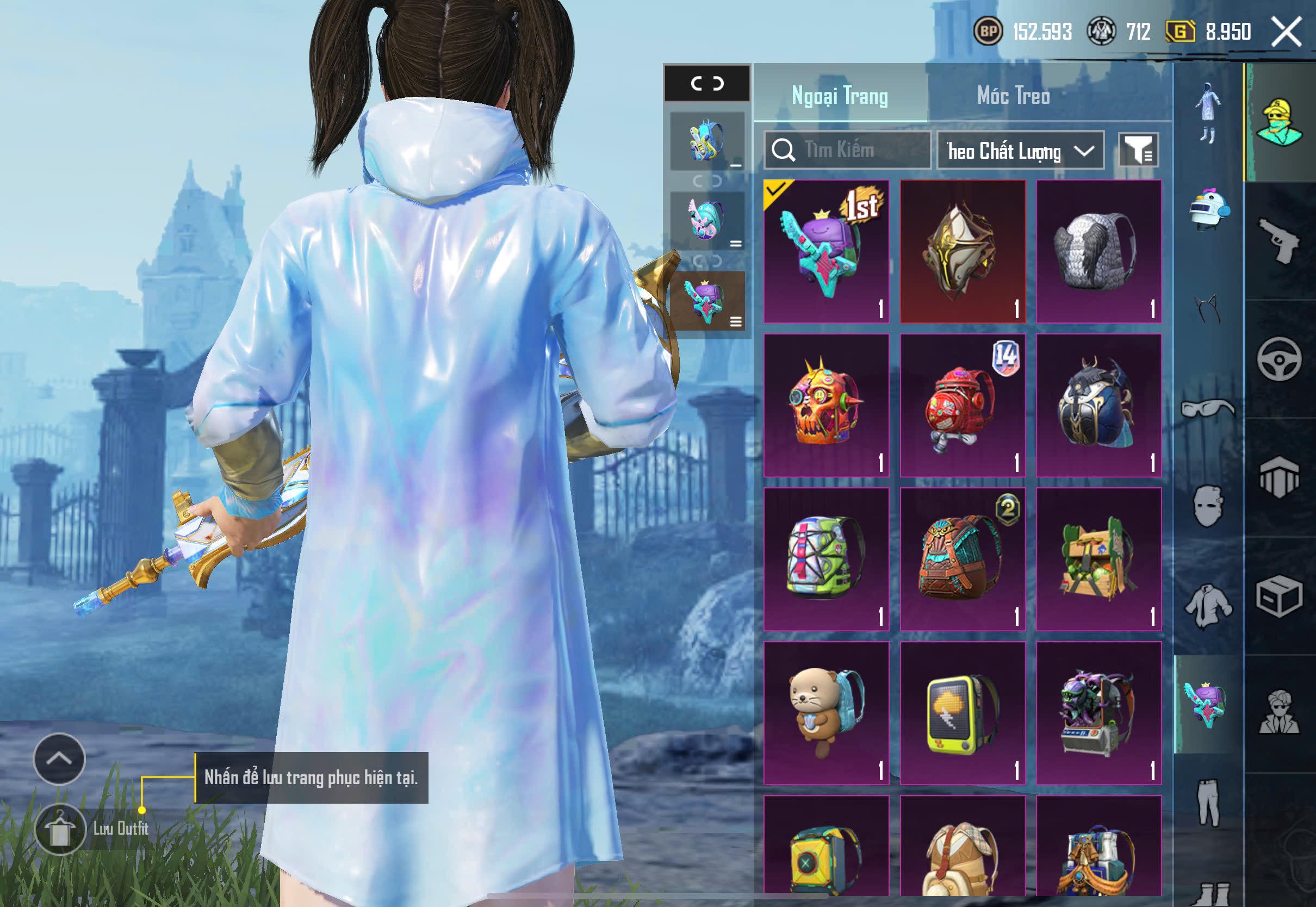Select the Ngoại Trang tab
The height and width of the screenshot is (907, 1316).
click(x=839, y=95)
